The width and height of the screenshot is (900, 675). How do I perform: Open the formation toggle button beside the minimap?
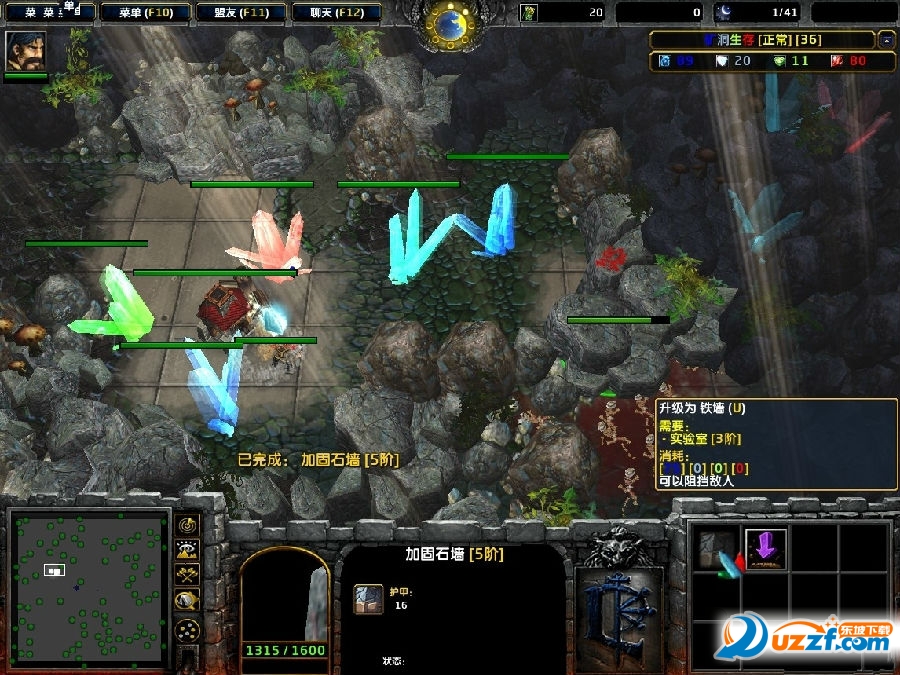pos(187,630)
